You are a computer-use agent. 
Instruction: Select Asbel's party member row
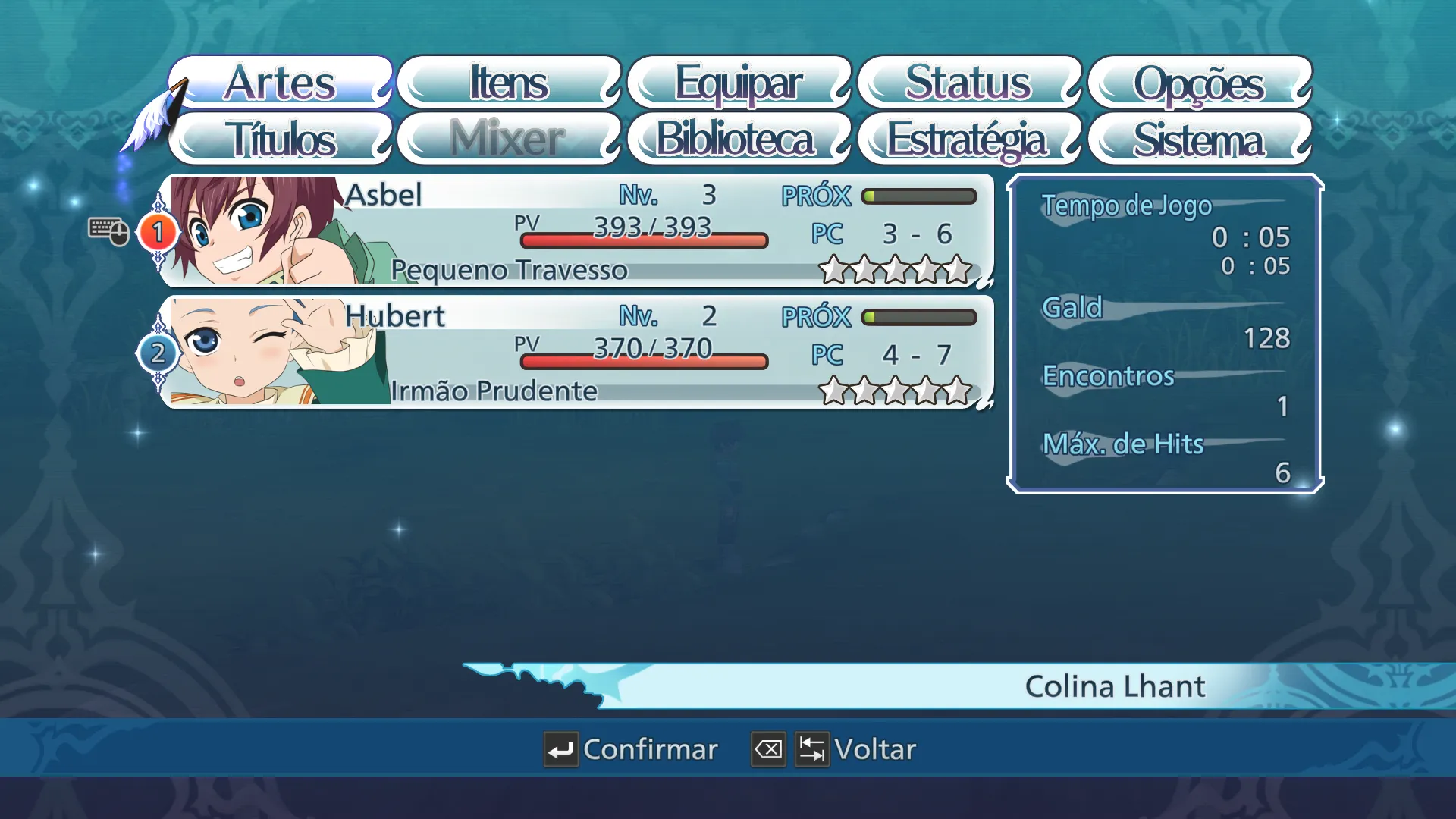click(x=576, y=231)
